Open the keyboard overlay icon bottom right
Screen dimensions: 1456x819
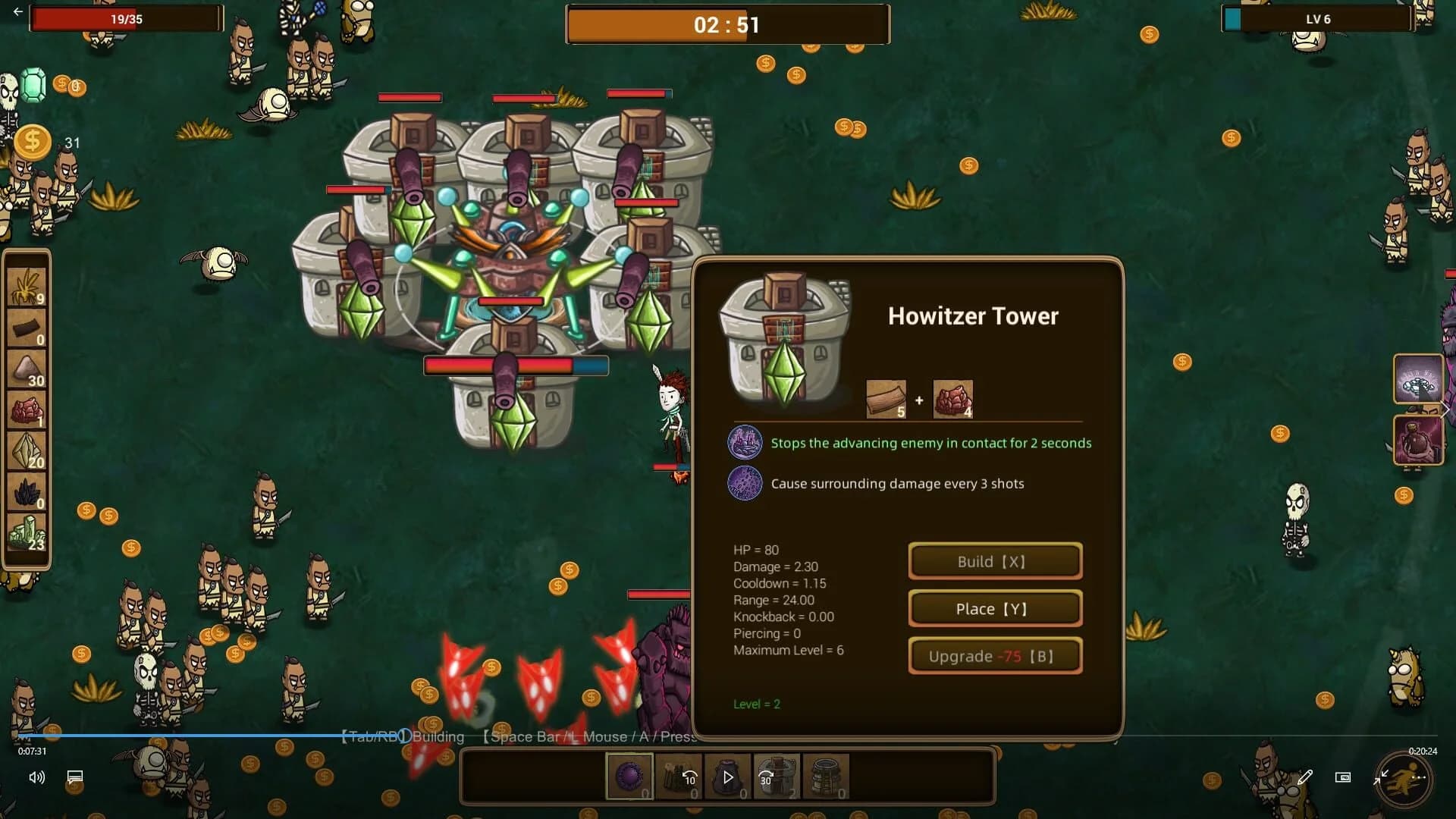[x=1344, y=778]
